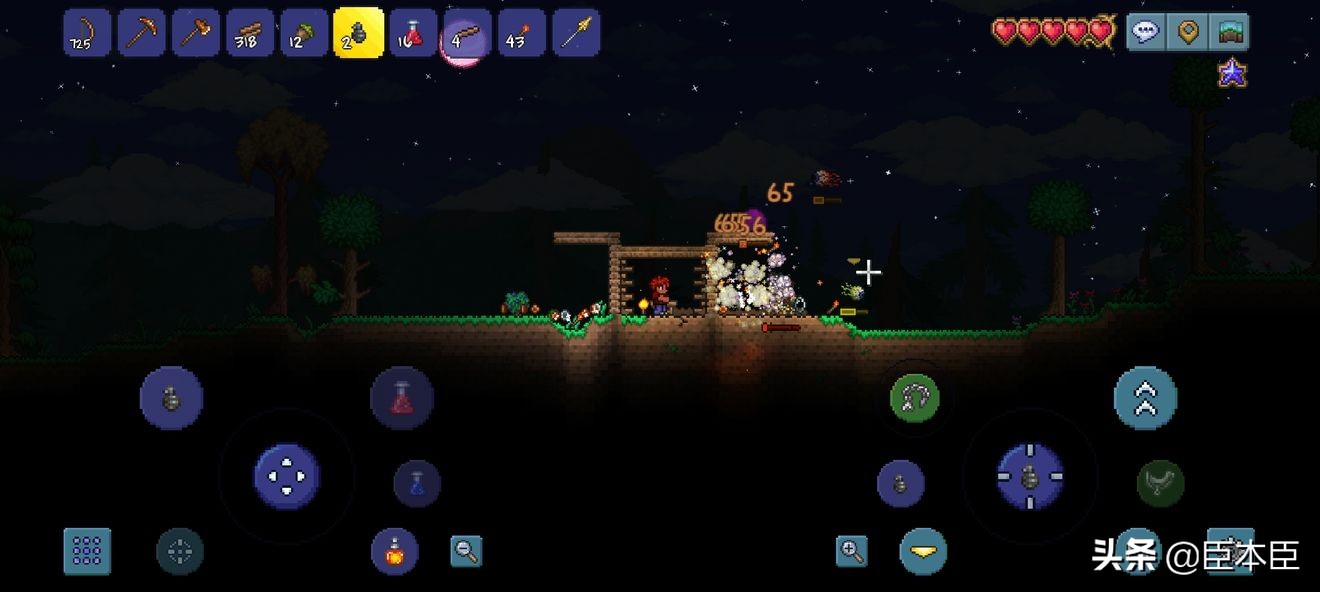Screen dimensions: 1320x592
Task: Equip the copper pickaxe from the hotbar
Action: (x=141, y=33)
